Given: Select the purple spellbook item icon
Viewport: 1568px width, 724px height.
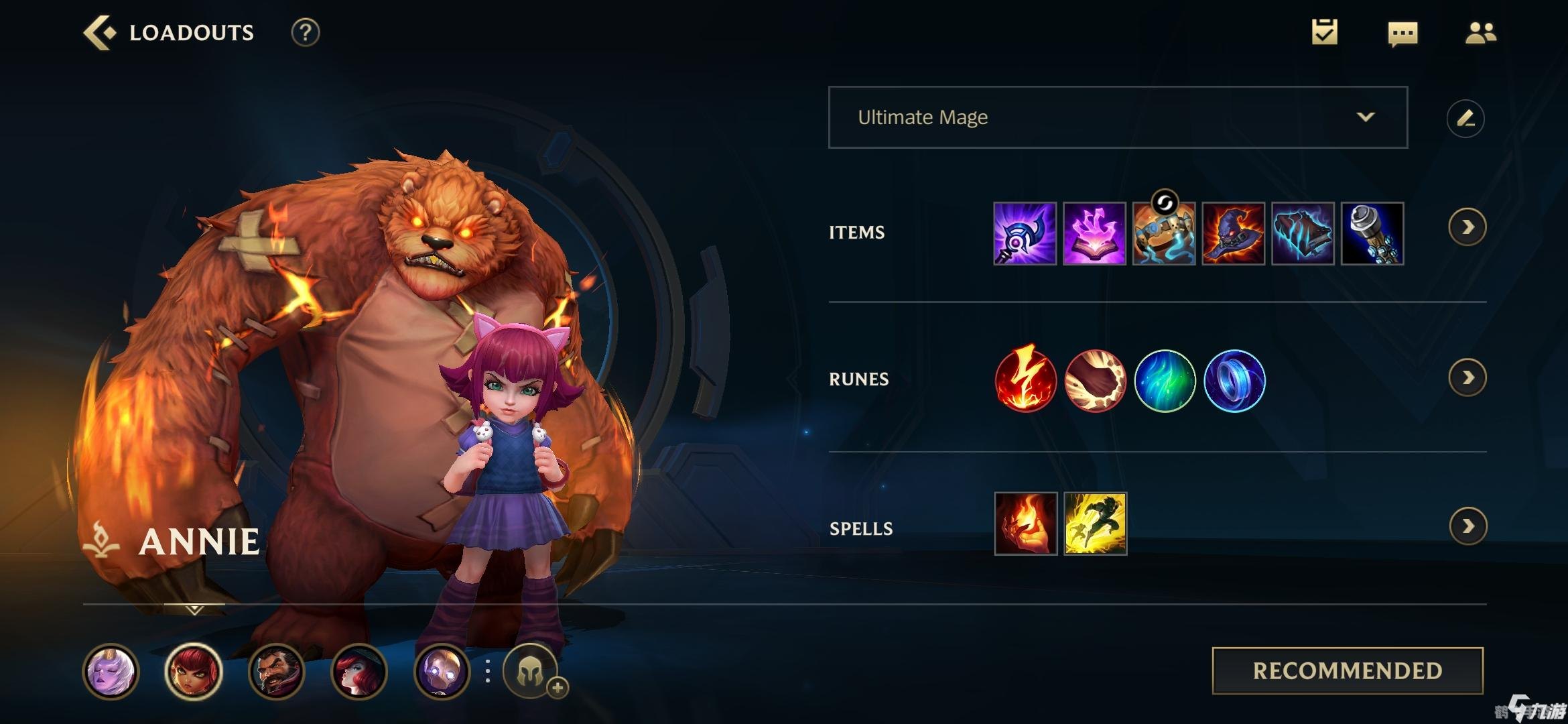Looking at the screenshot, I should [x=1094, y=233].
